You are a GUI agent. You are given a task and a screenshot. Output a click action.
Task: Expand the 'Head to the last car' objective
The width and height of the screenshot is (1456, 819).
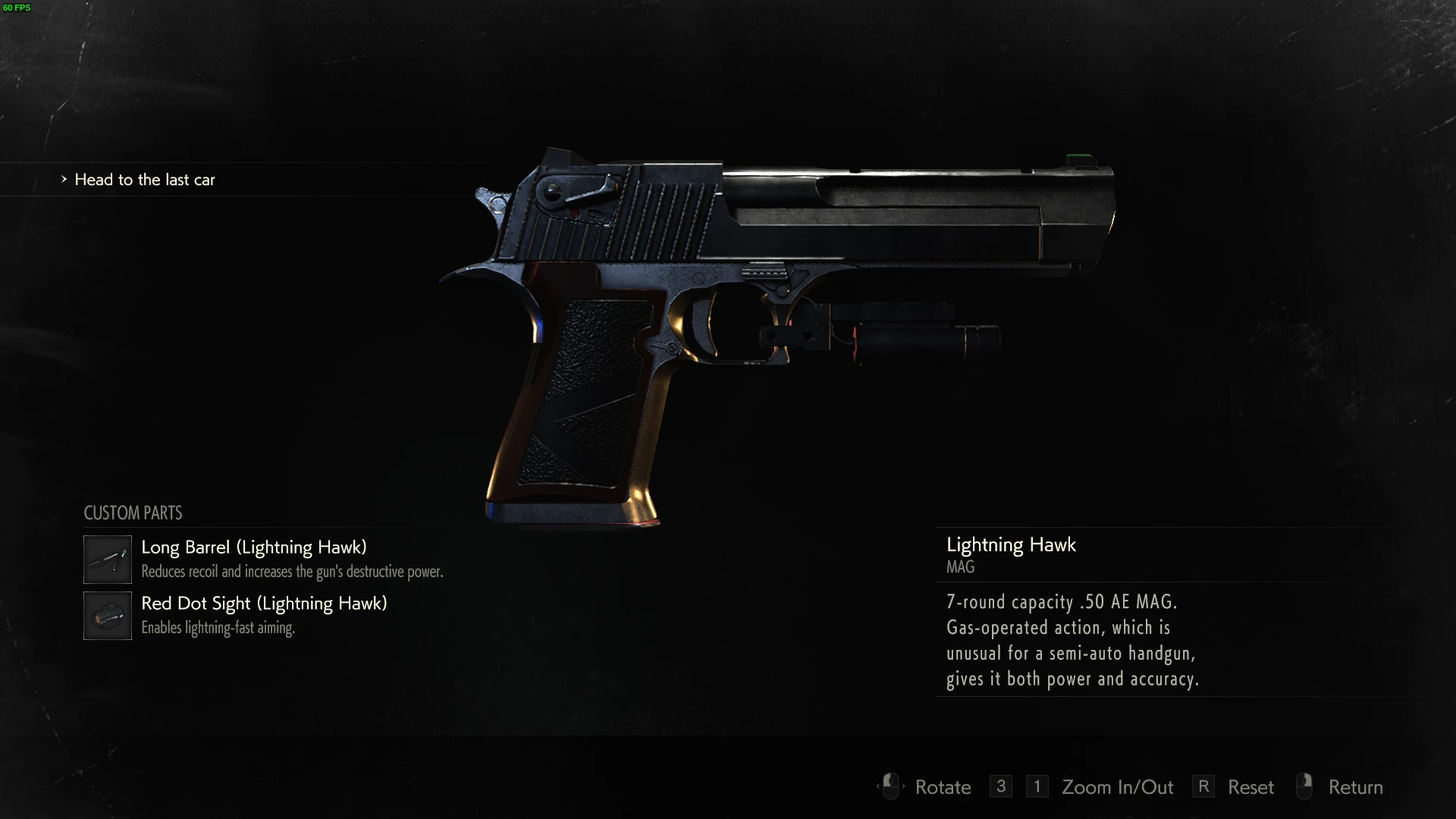(x=144, y=180)
